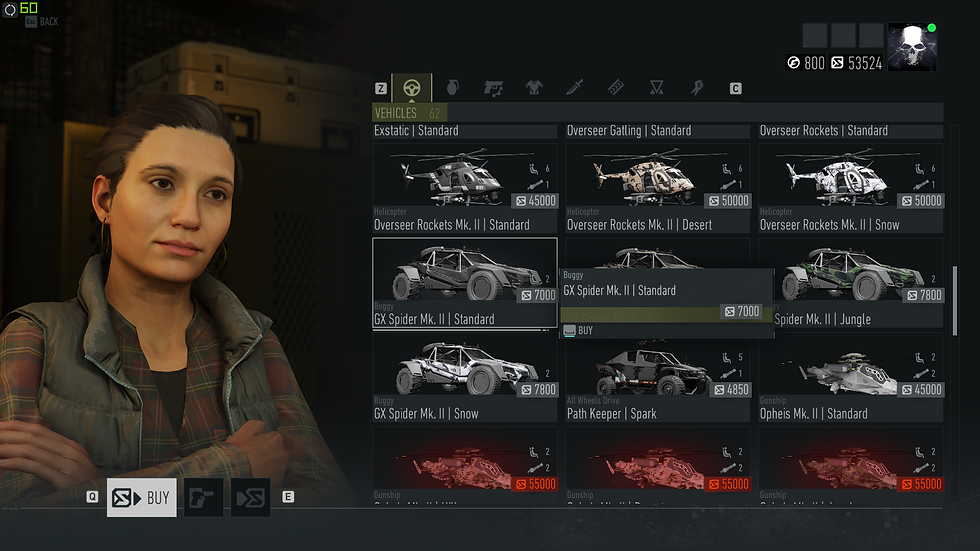980x551 pixels.
Task: Choose the knife category tab
Action: 574,88
